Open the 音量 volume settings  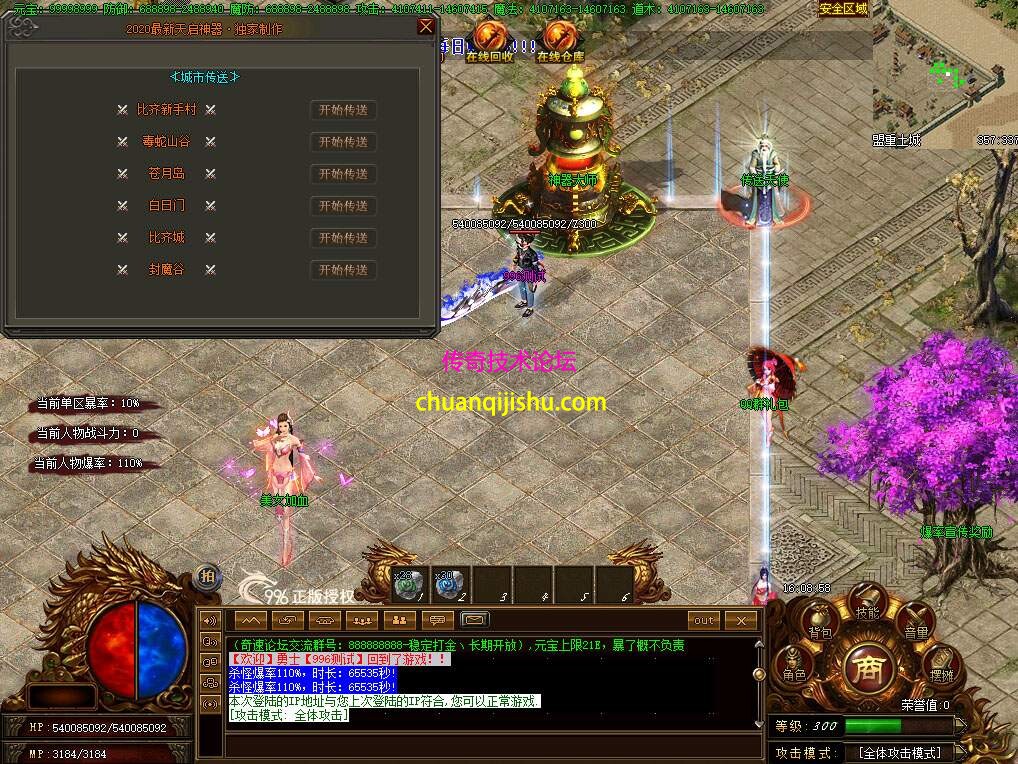click(915, 626)
